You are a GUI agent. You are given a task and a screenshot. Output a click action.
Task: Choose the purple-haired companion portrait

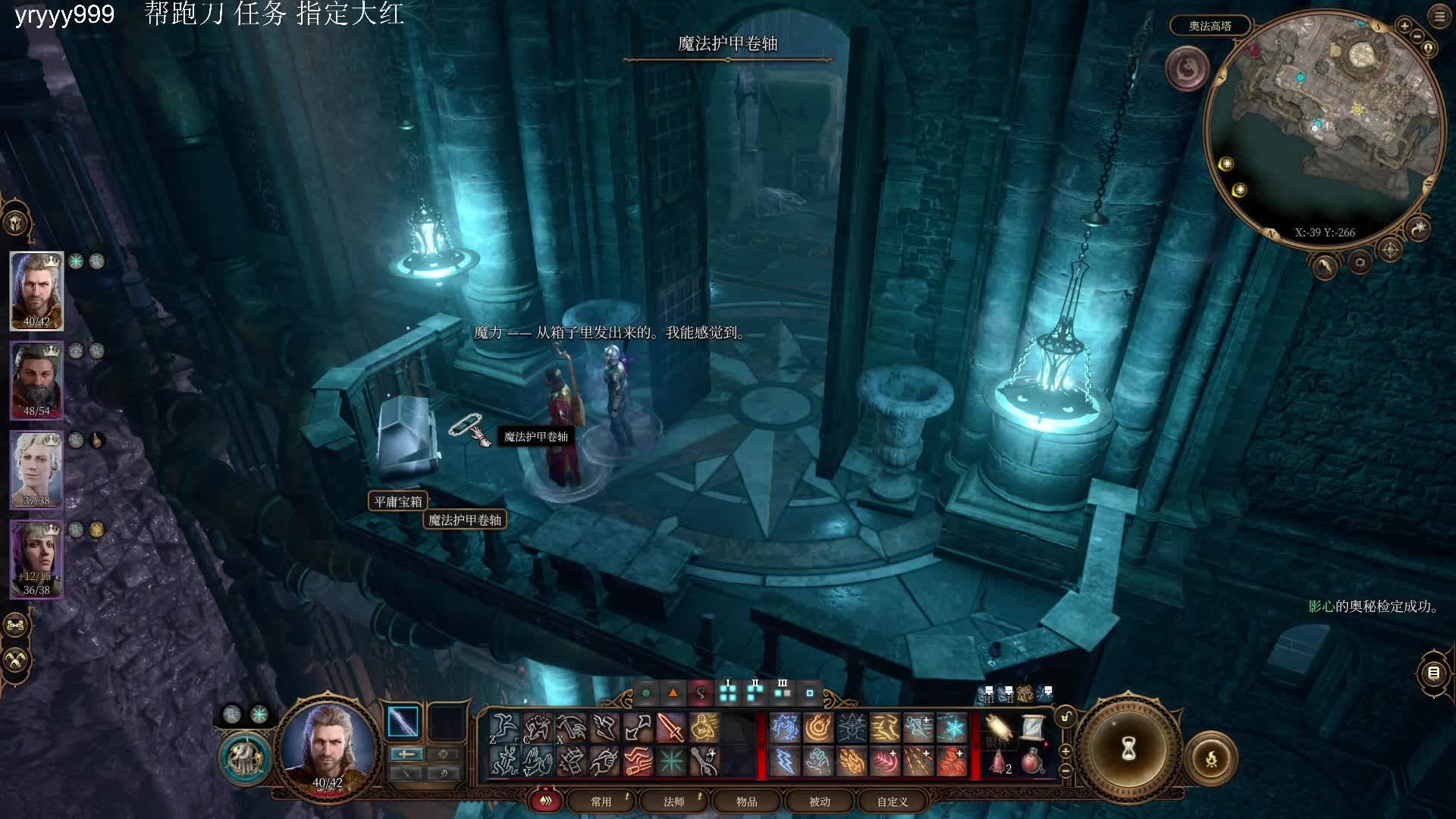pos(36,558)
